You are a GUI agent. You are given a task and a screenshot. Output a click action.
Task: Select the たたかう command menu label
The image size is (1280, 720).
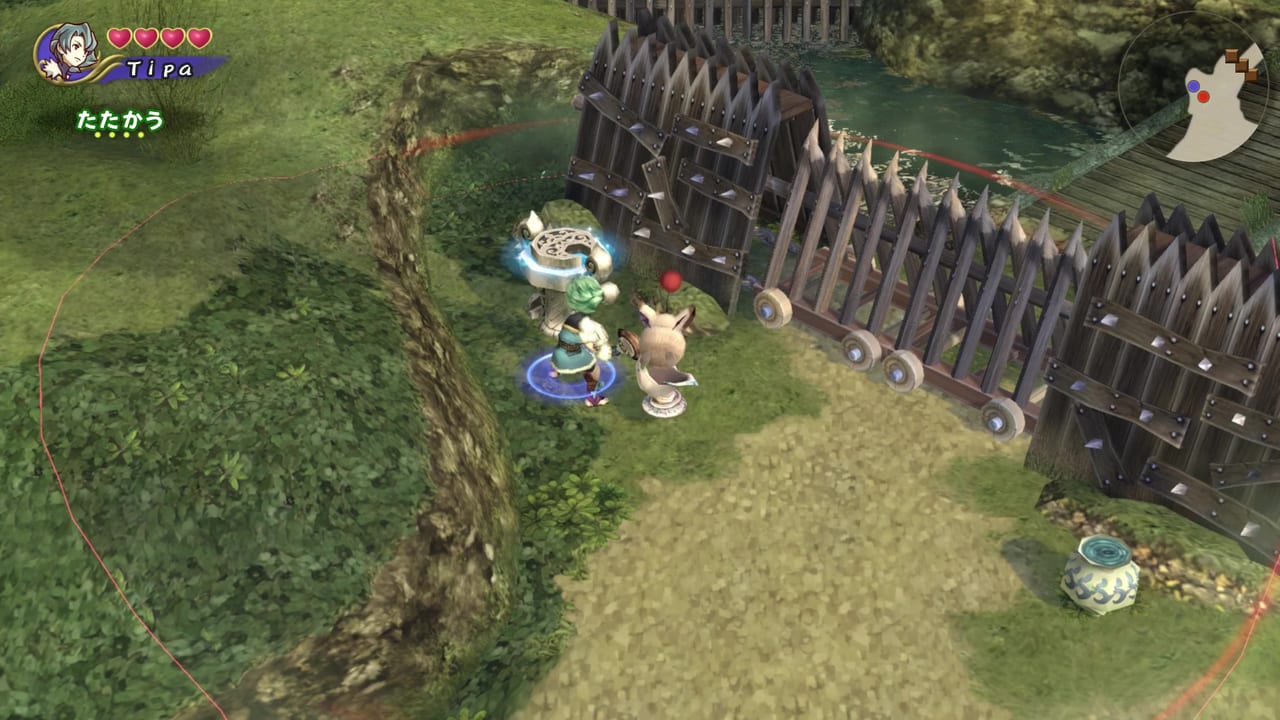[x=120, y=120]
